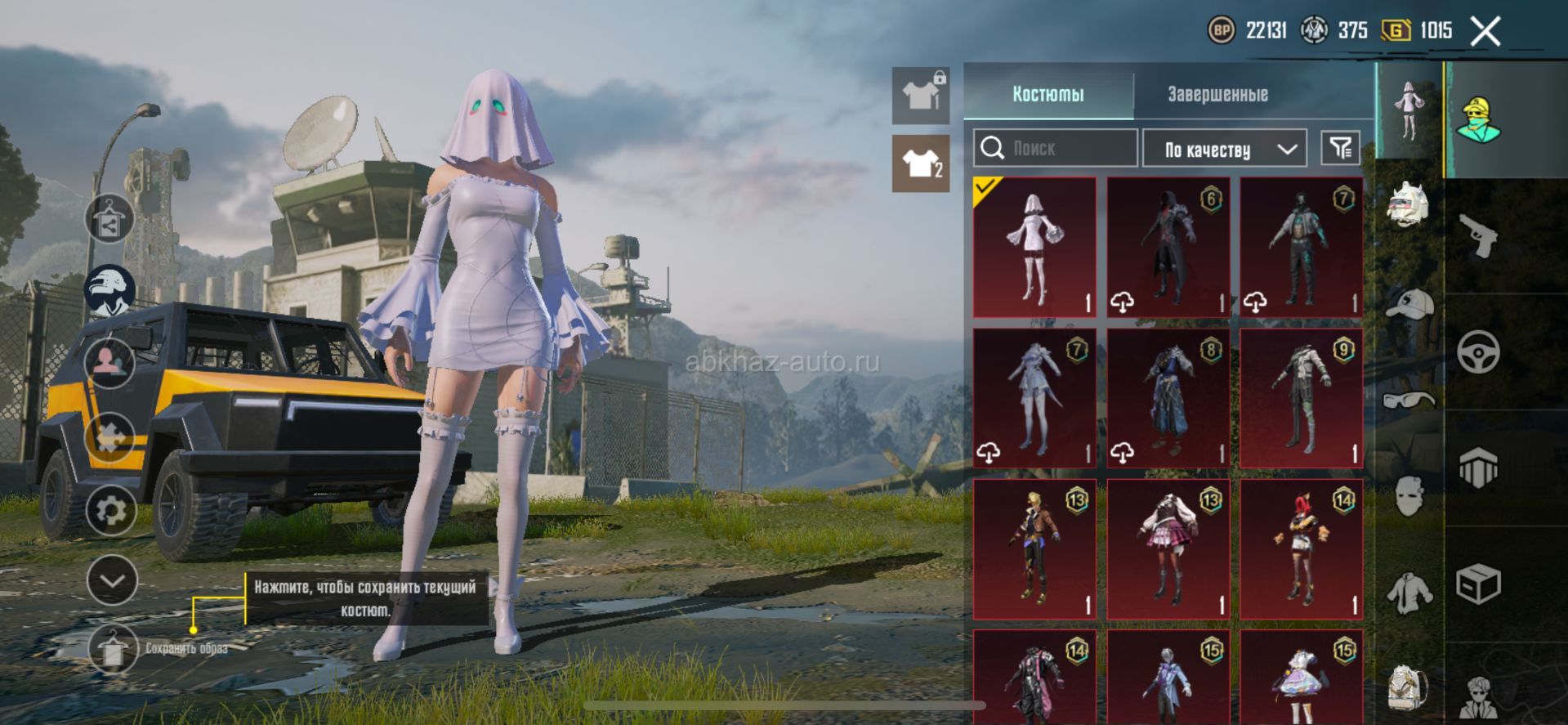
Task: Open the Завершенные tab
Action: click(x=1217, y=94)
